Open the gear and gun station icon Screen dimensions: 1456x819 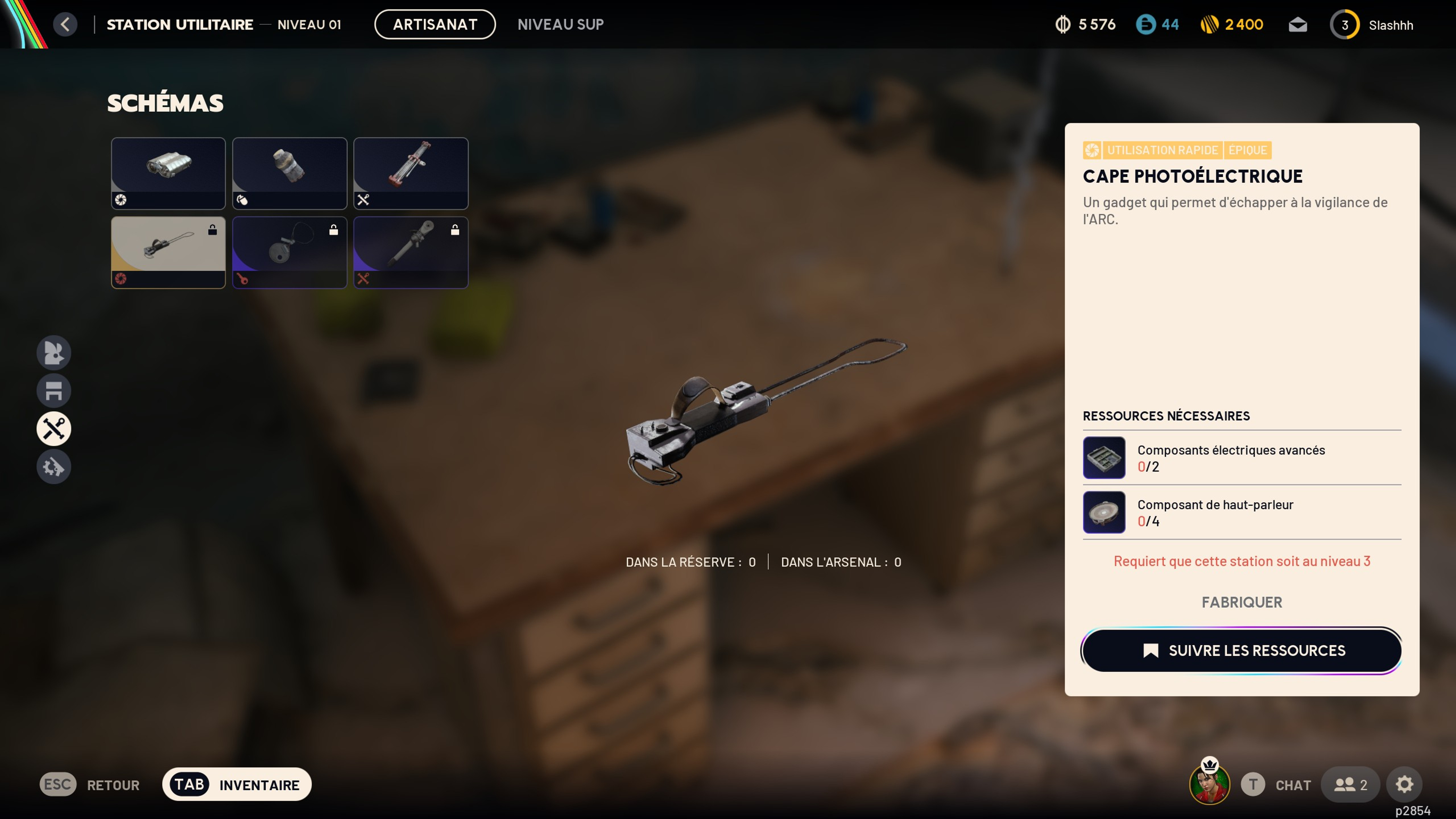click(x=54, y=467)
